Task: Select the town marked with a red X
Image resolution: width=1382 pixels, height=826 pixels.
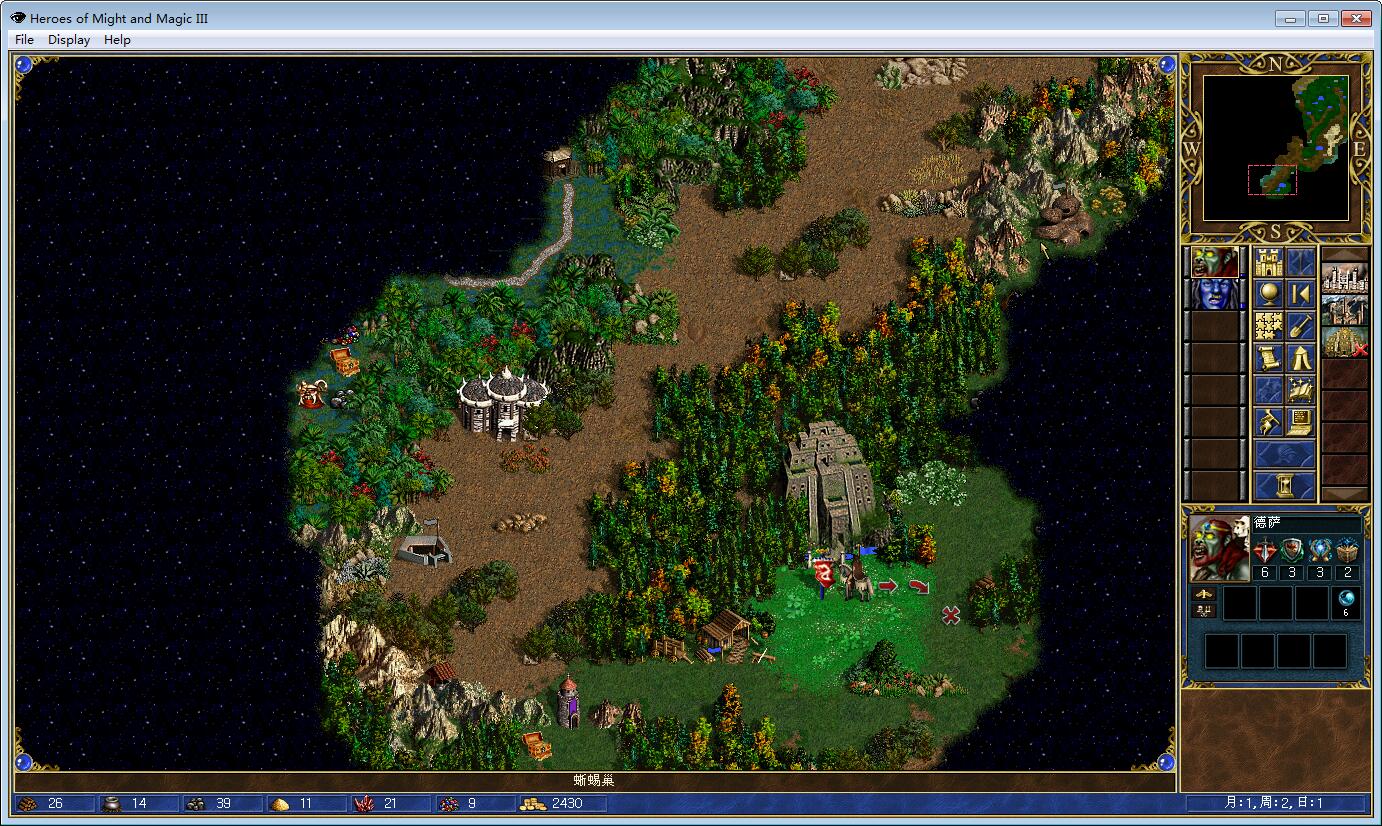Action: (x=1344, y=342)
